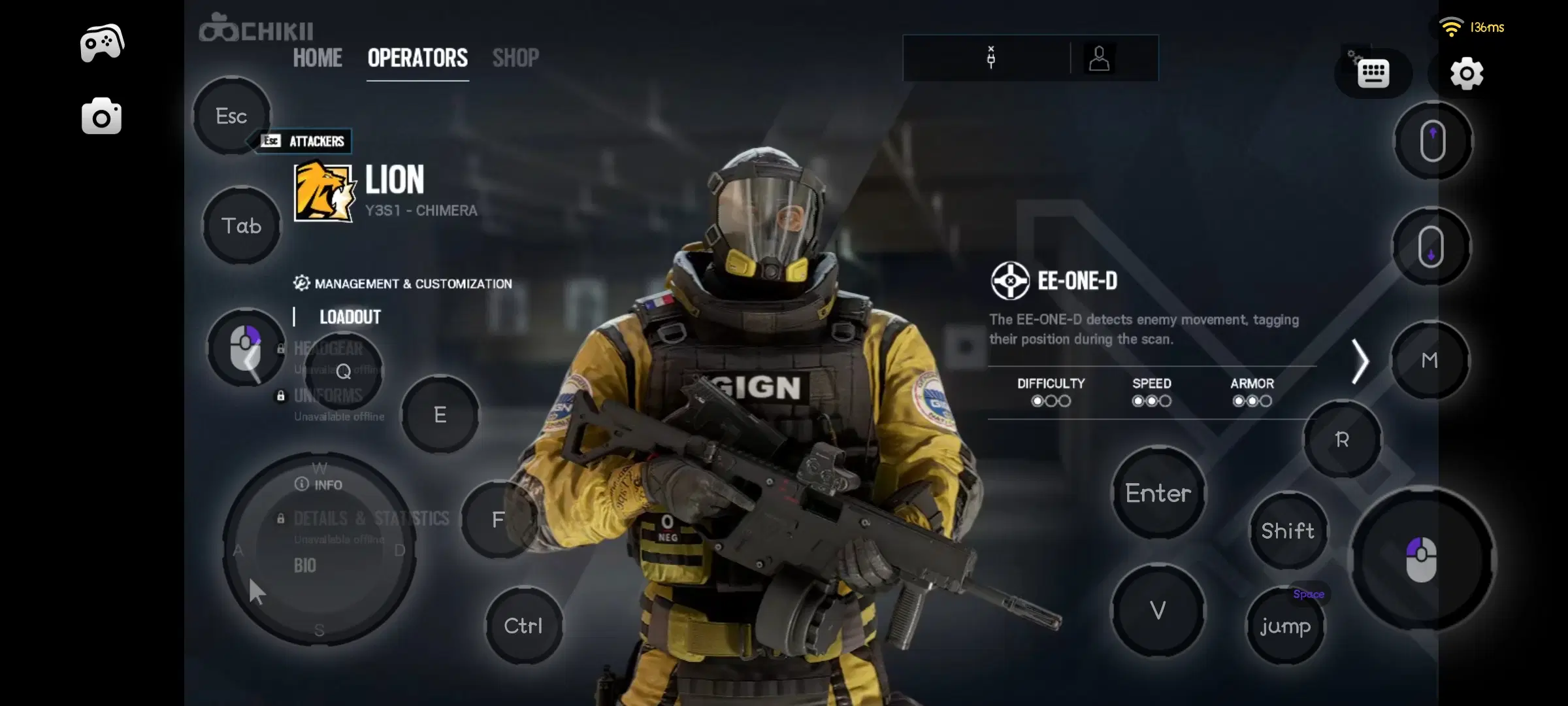This screenshot has width=1568, height=706.
Task: Open the LOADOUT section
Action: 350,318
